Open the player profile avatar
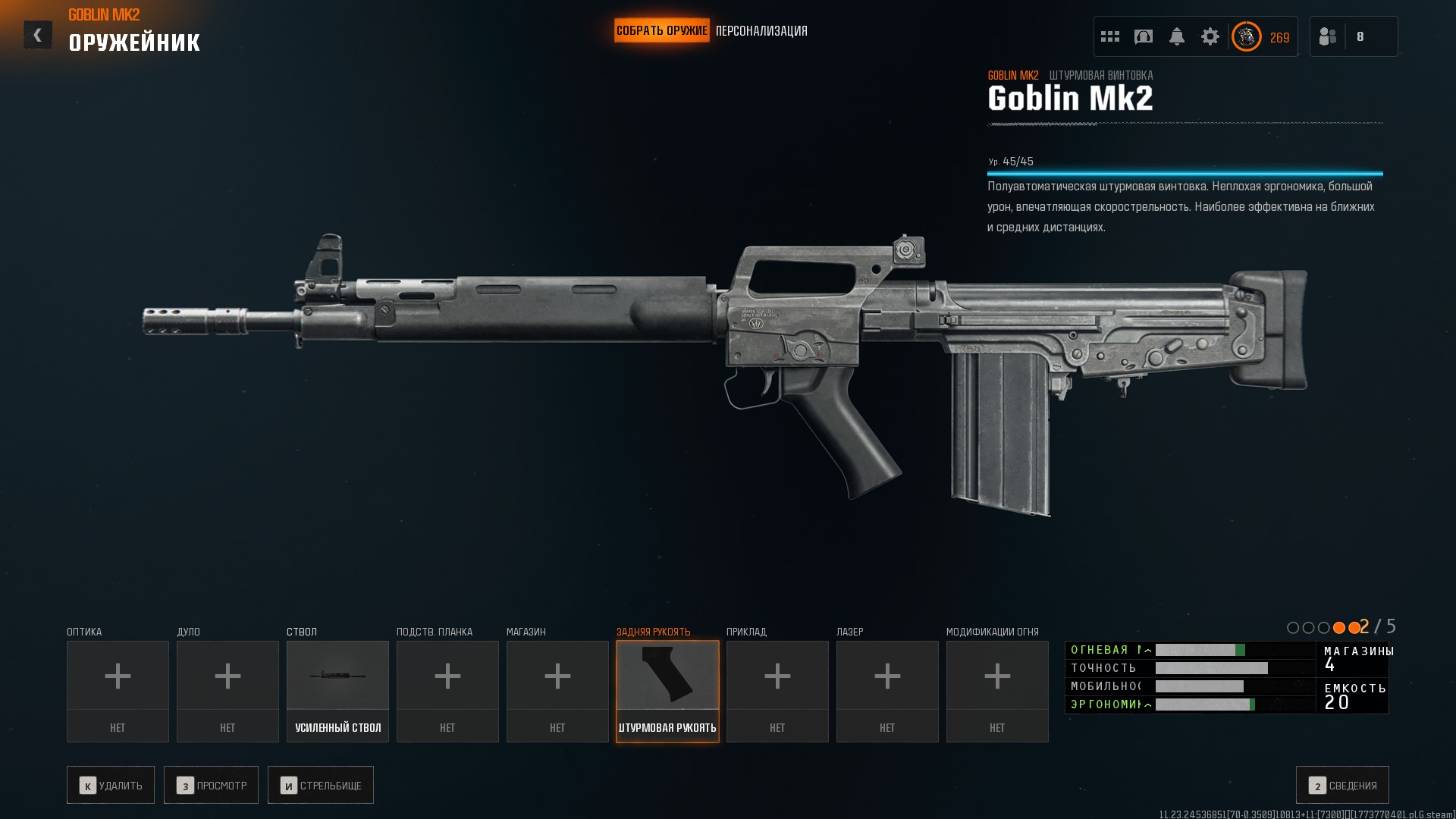 click(1246, 36)
